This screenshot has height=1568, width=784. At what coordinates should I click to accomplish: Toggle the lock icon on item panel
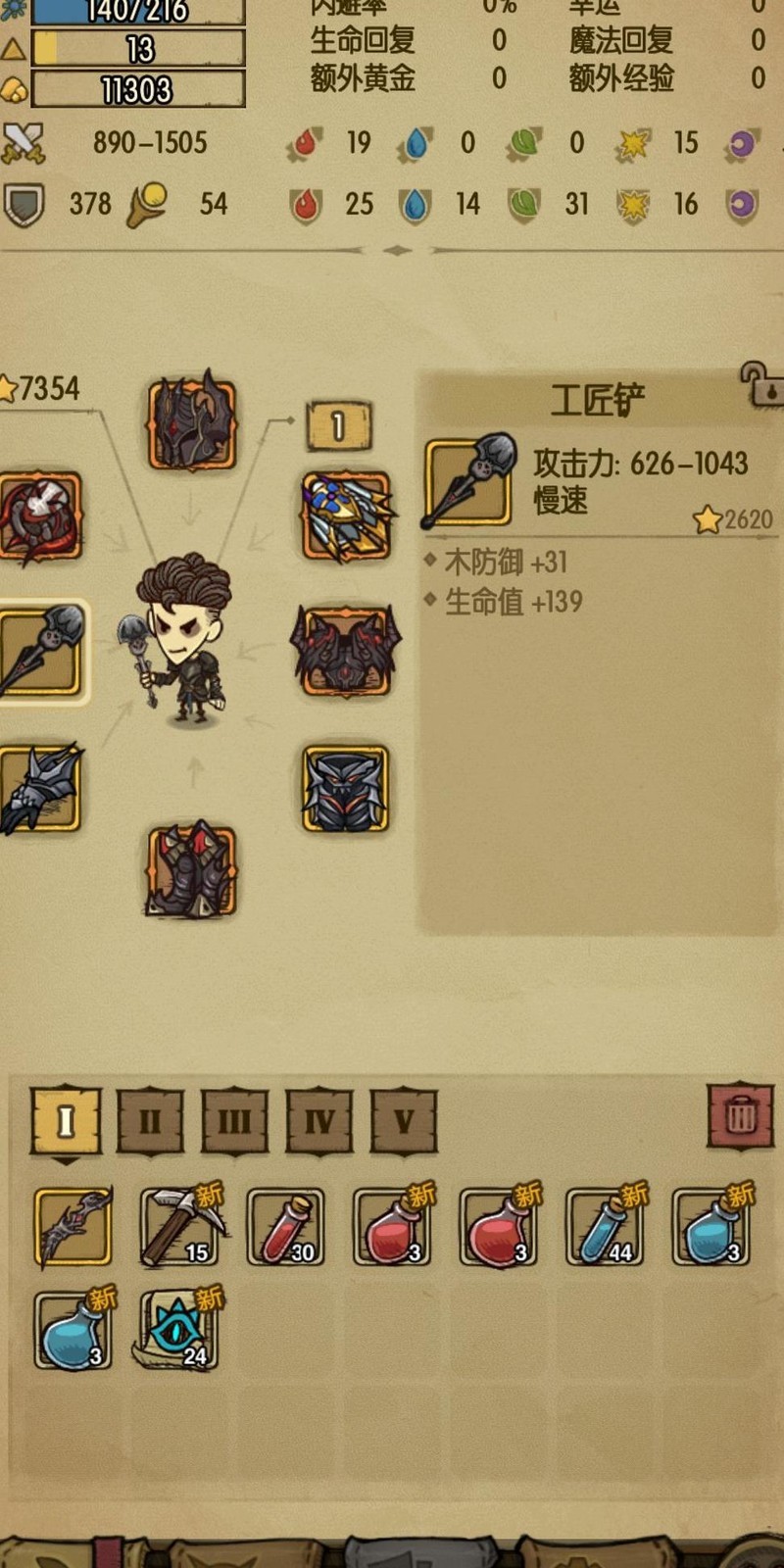point(761,384)
